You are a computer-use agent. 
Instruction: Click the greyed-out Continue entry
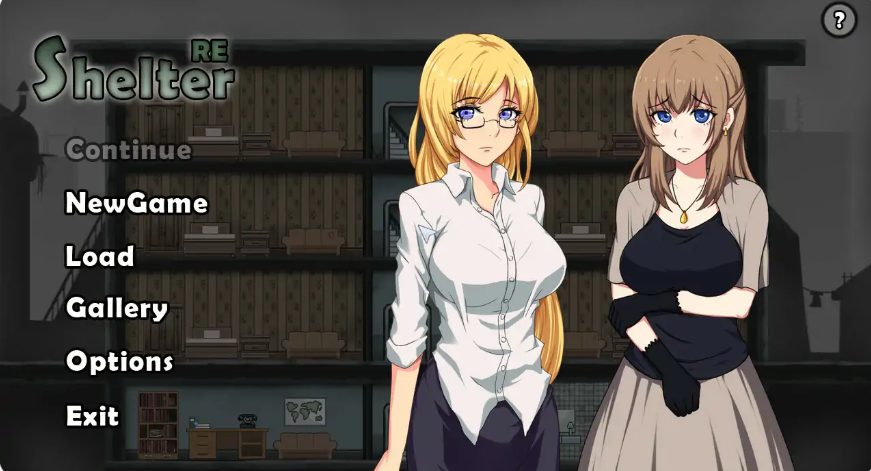tap(128, 151)
